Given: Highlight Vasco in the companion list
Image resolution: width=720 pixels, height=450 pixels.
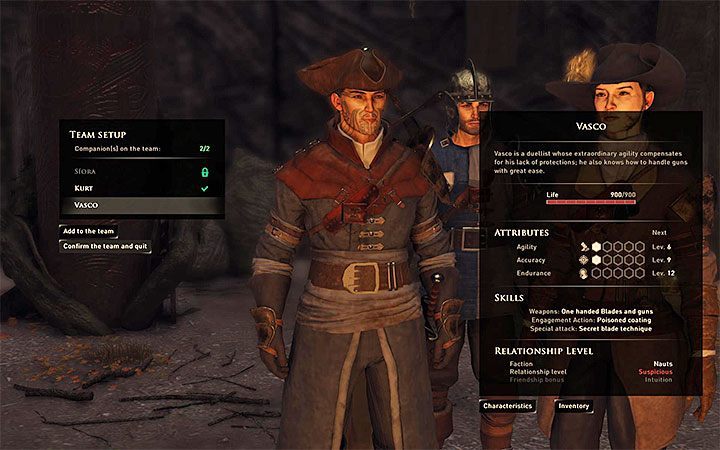Looking at the screenshot, I should pos(140,204).
